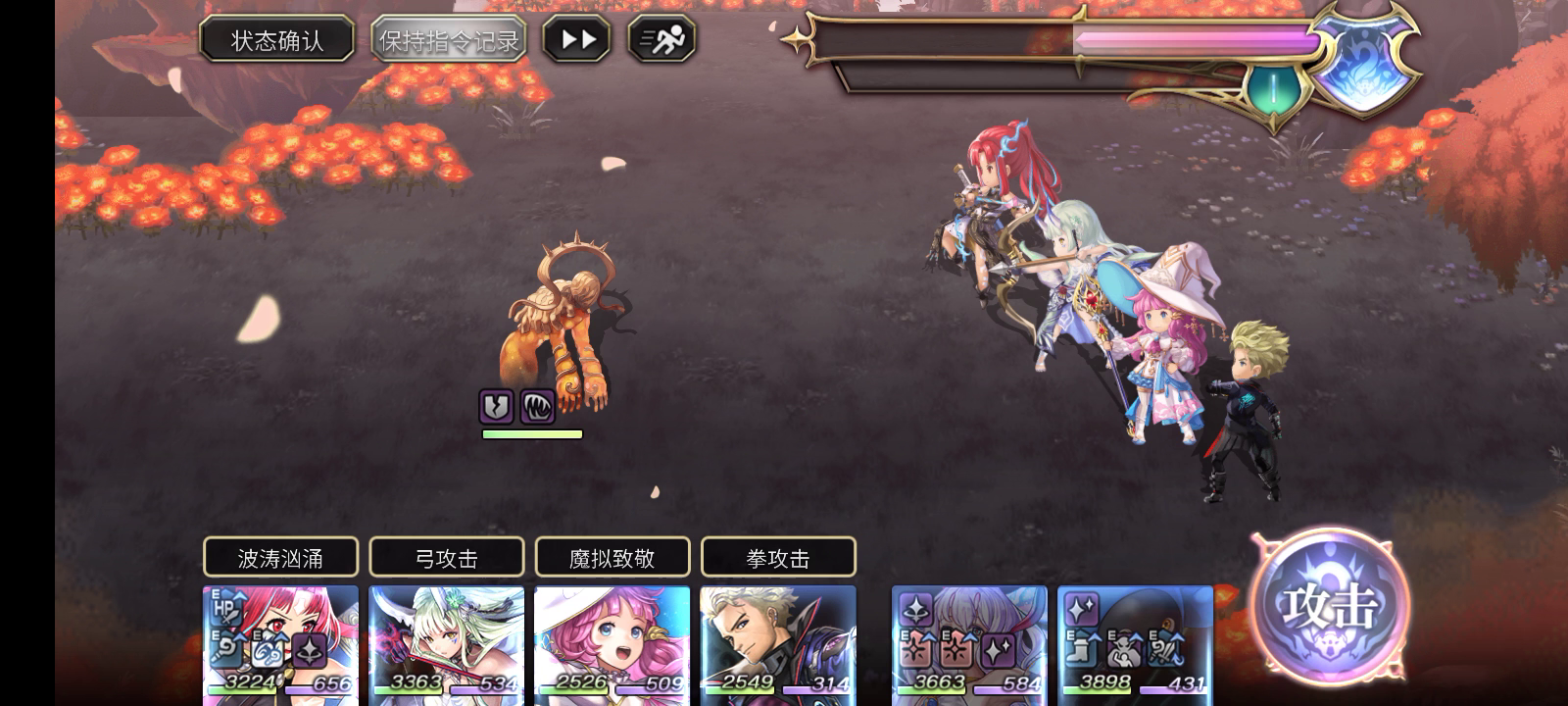The image size is (1568, 706).
Task: Click the enemy's green HP bar
Action: (x=530, y=433)
